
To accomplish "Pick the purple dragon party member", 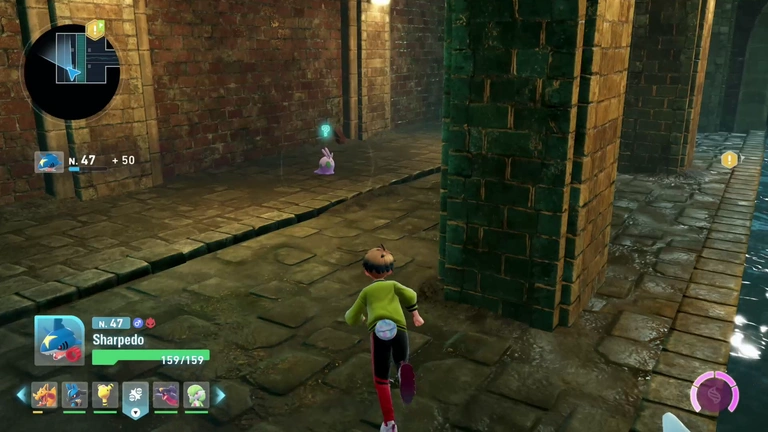I will (166, 395).
